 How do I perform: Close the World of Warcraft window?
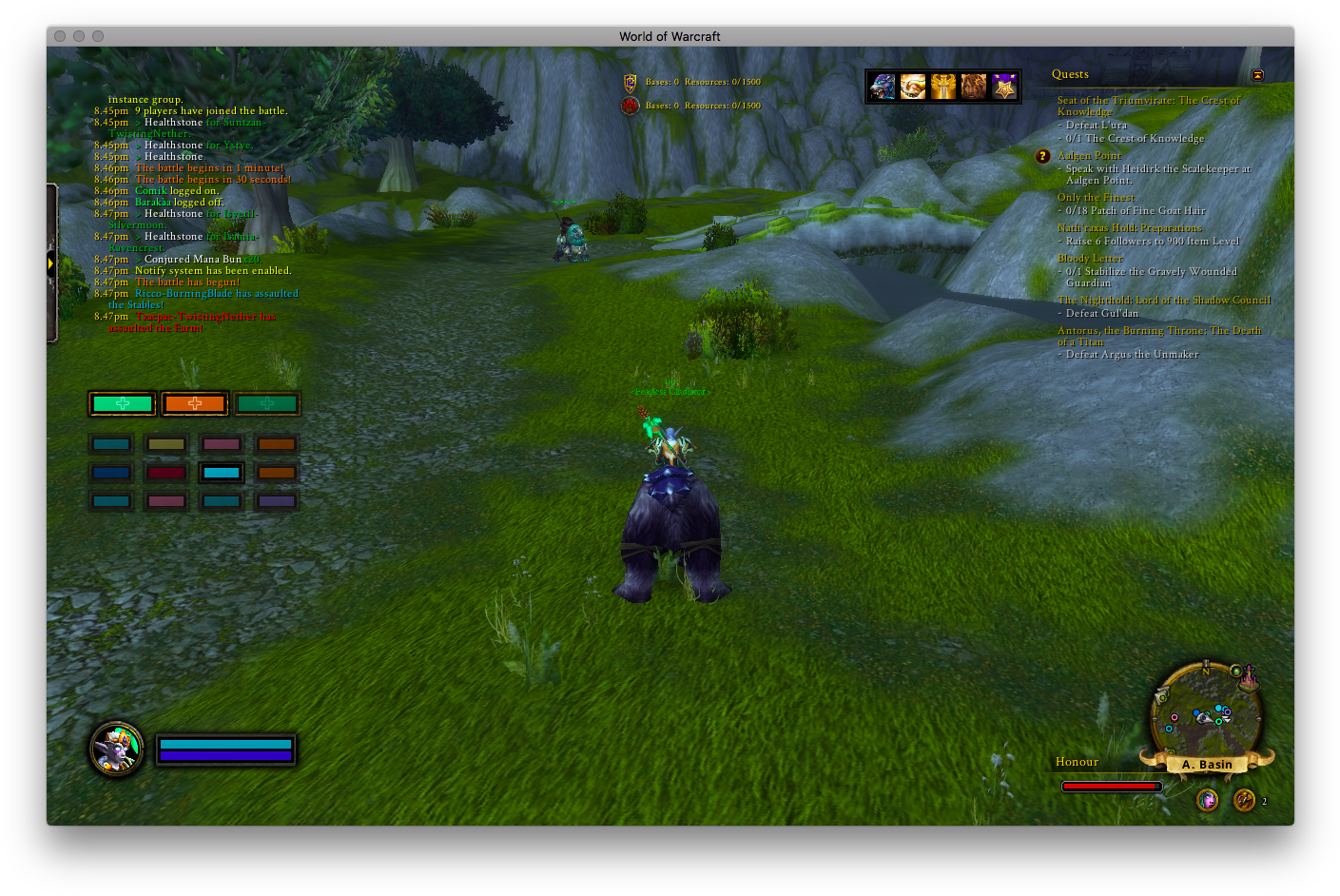click(60, 36)
